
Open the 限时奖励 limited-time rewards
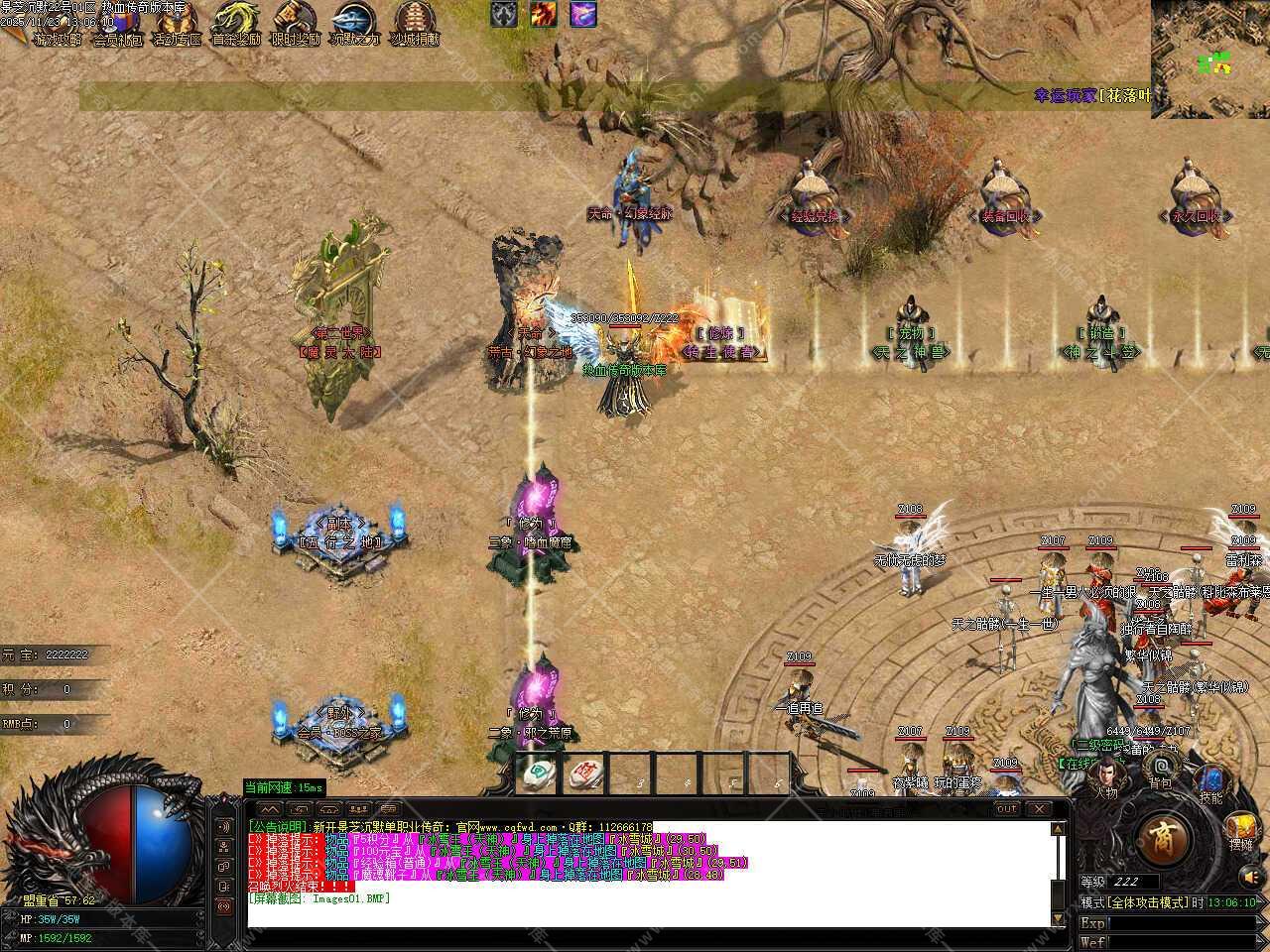[x=295, y=22]
